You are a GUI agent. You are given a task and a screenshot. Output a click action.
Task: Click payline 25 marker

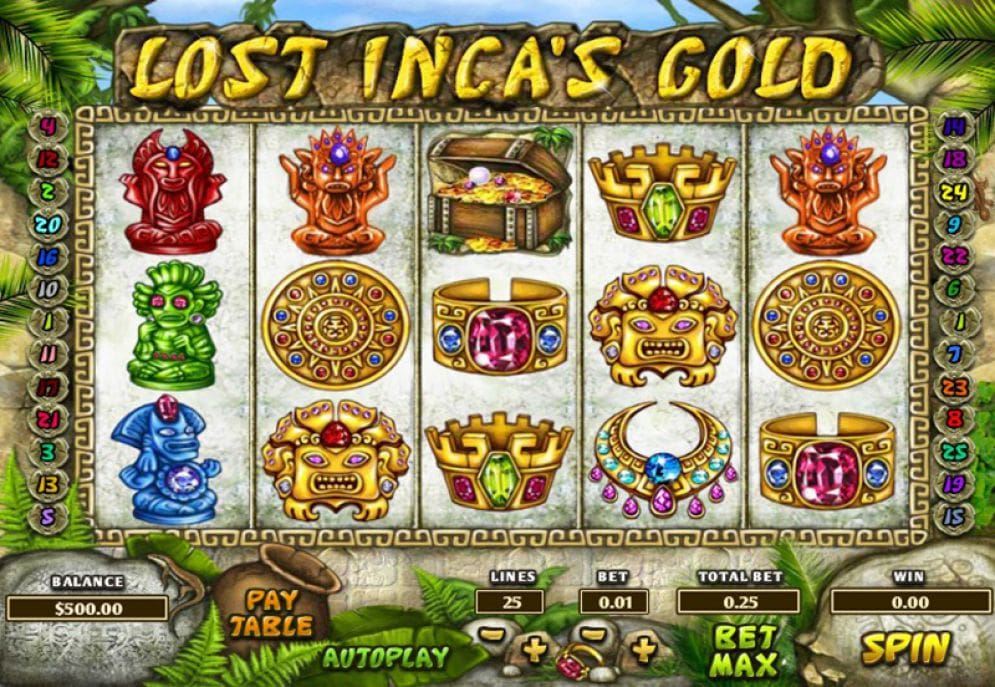tap(953, 451)
